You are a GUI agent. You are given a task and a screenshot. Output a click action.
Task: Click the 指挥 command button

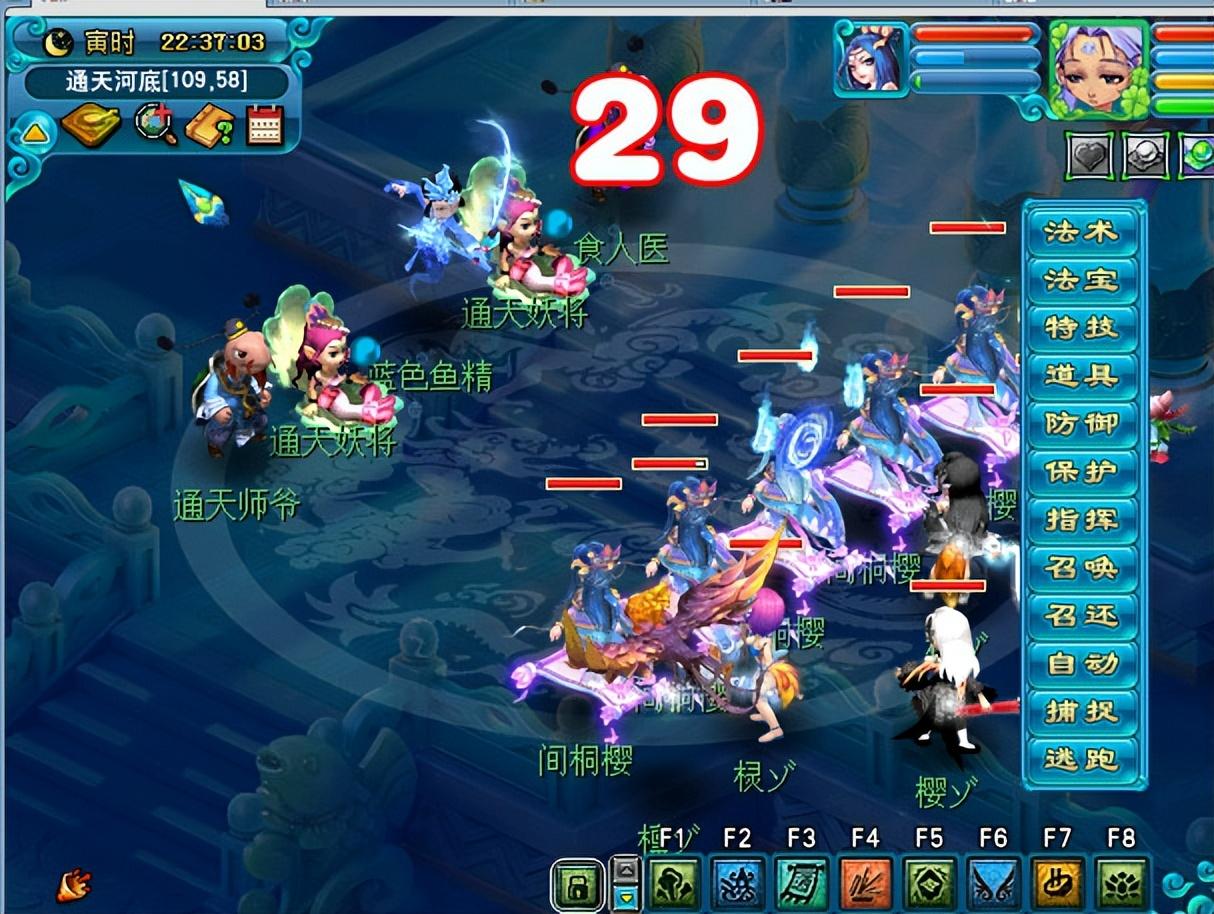click(x=1081, y=520)
